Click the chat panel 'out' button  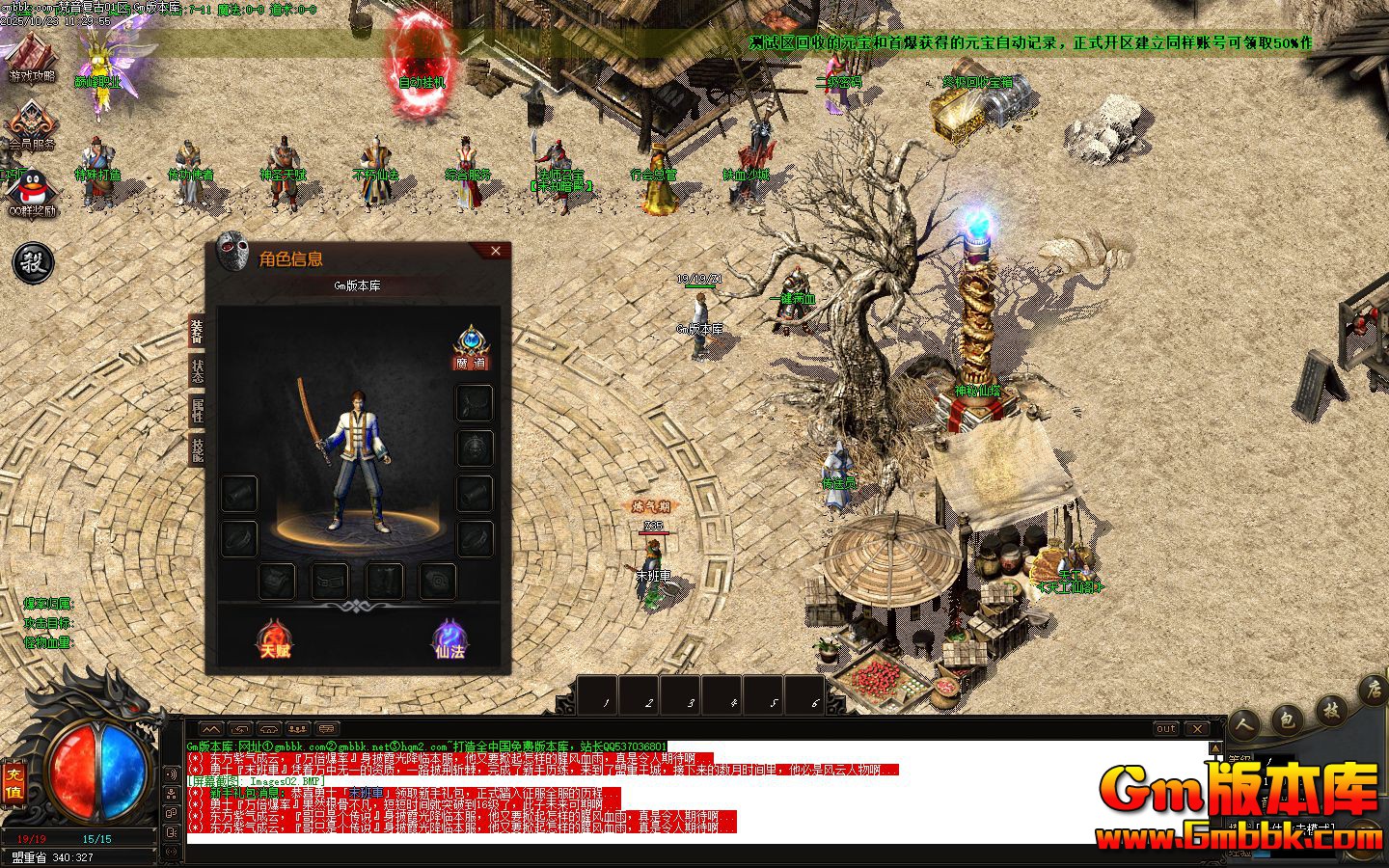(x=1166, y=729)
